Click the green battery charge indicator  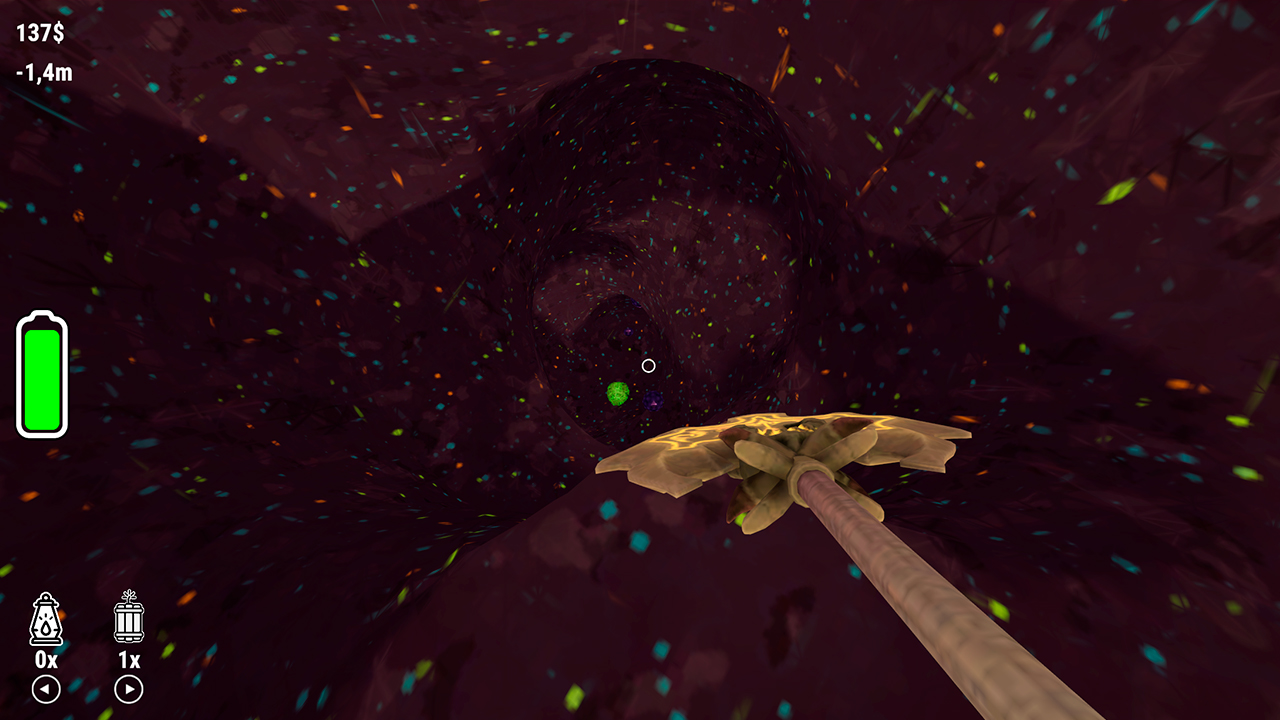(40, 375)
